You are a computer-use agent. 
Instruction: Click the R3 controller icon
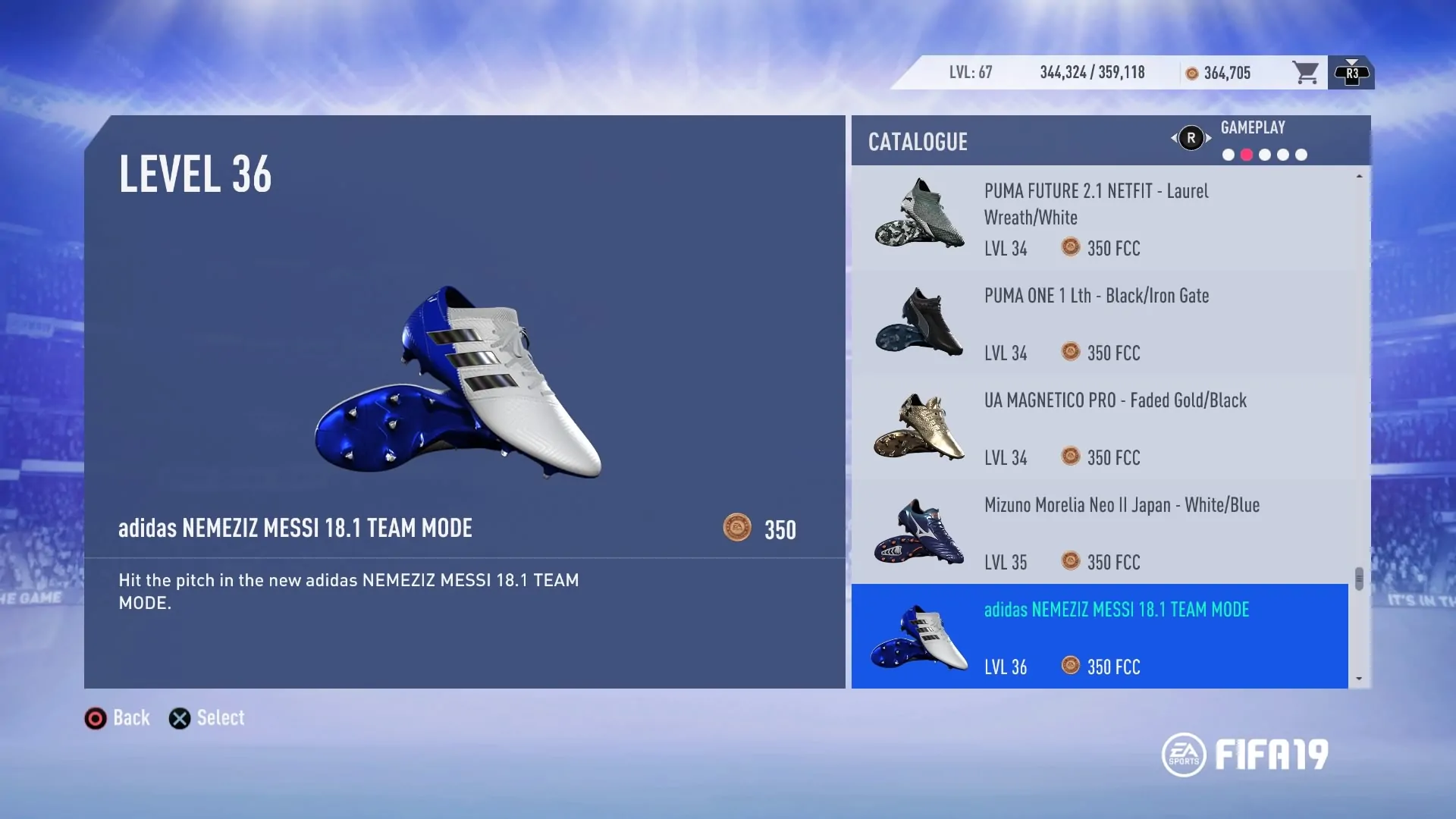[1351, 72]
